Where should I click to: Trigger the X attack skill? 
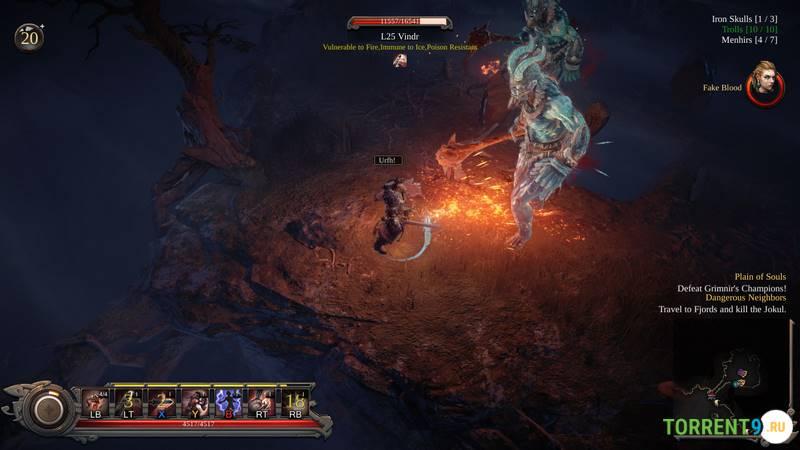161,401
